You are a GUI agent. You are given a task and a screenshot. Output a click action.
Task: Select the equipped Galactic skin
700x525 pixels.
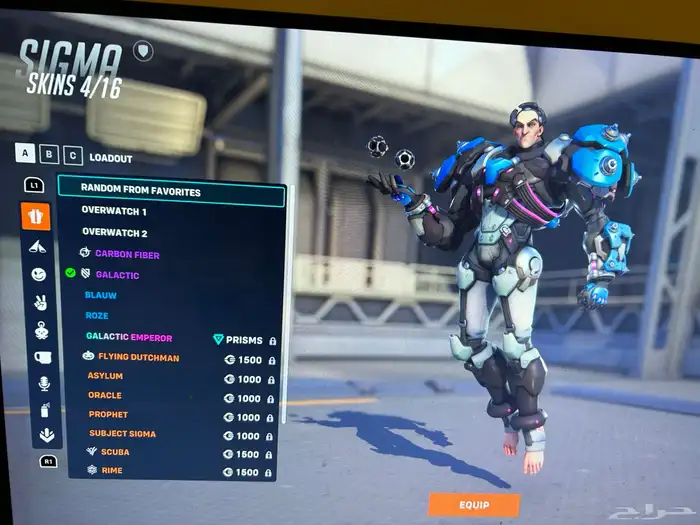[117, 274]
